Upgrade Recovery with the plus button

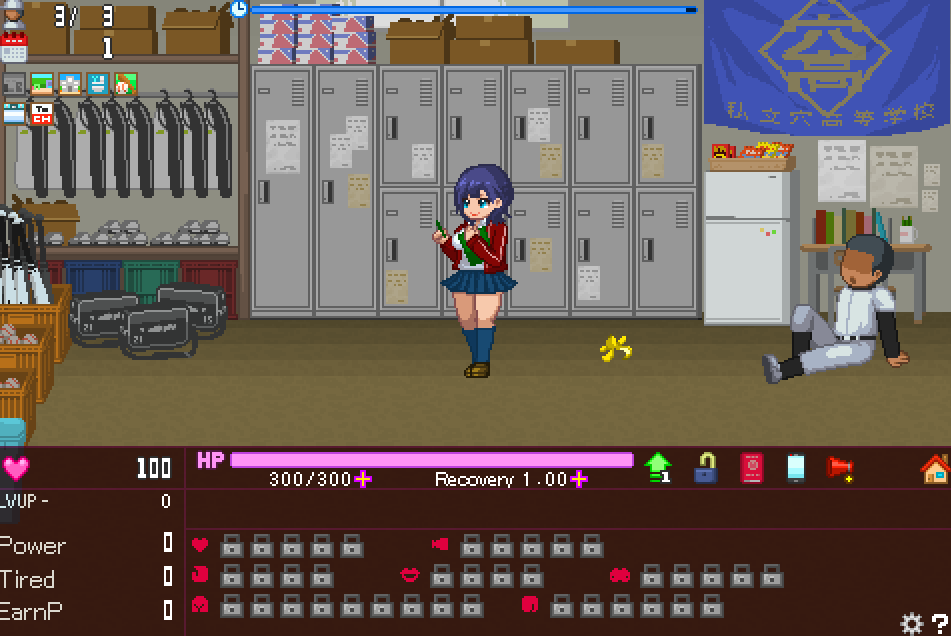click(x=579, y=479)
